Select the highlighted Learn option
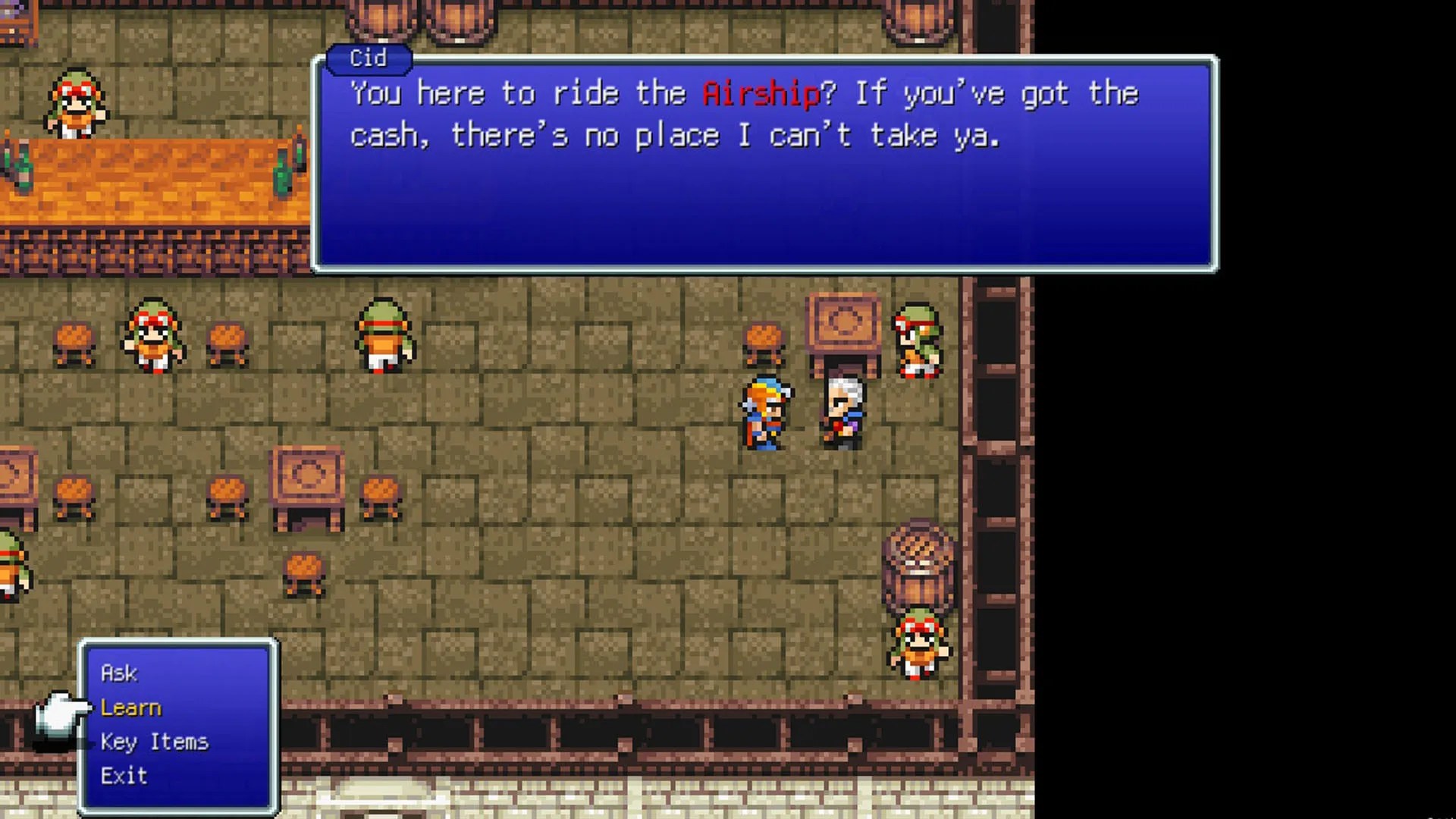Image resolution: width=1456 pixels, height=819 pixels. 130,707
